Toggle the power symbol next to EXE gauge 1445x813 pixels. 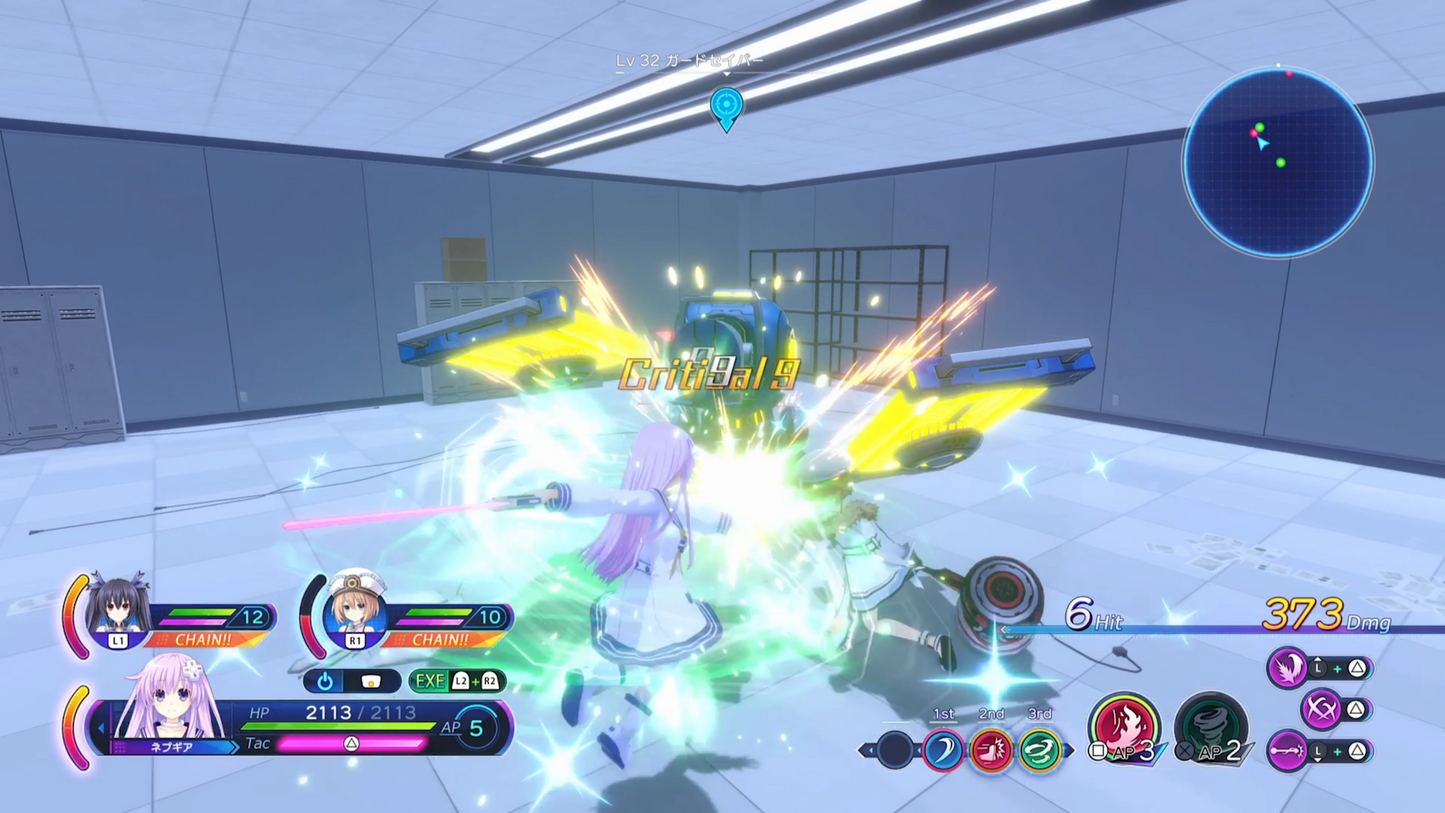325,680
